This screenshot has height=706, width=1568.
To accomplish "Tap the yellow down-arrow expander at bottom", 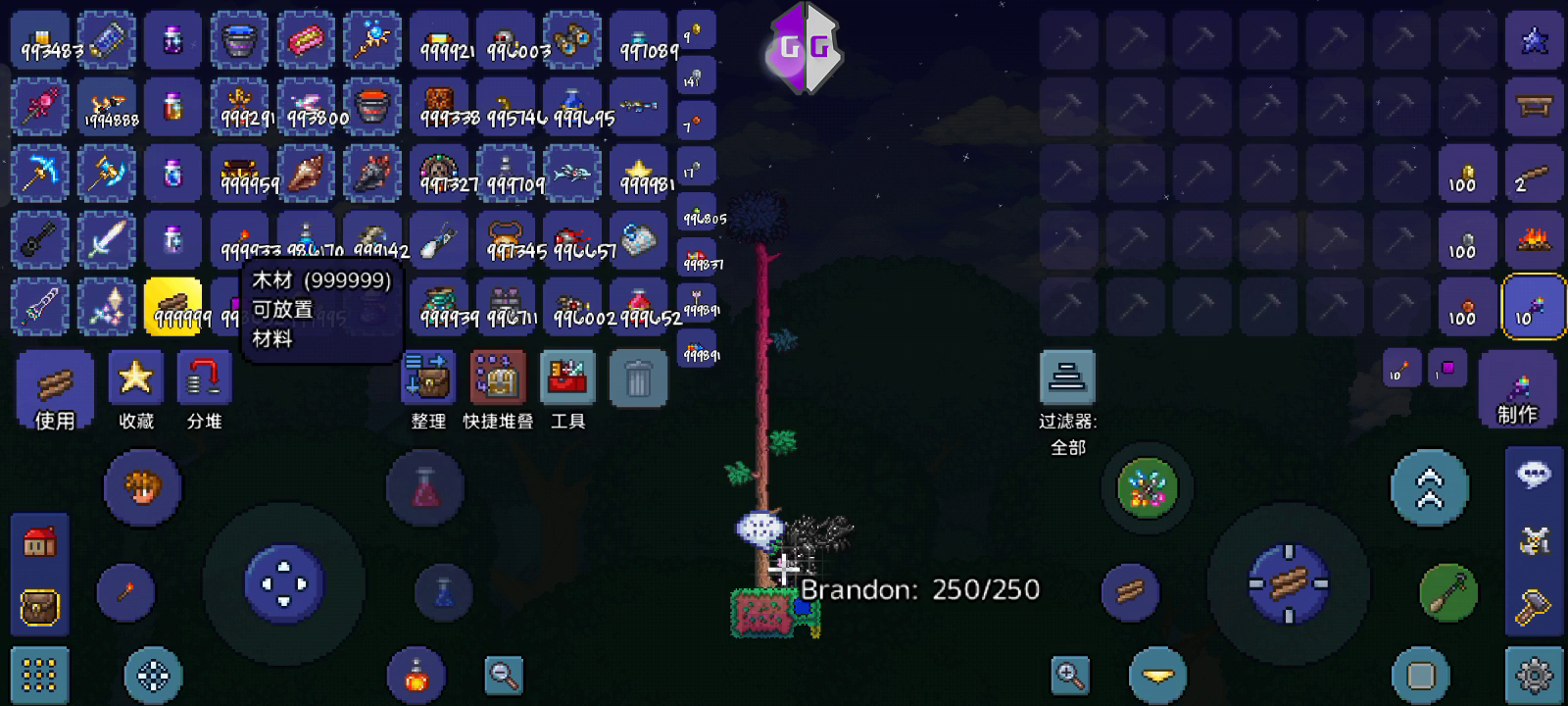I will 1156,676.
